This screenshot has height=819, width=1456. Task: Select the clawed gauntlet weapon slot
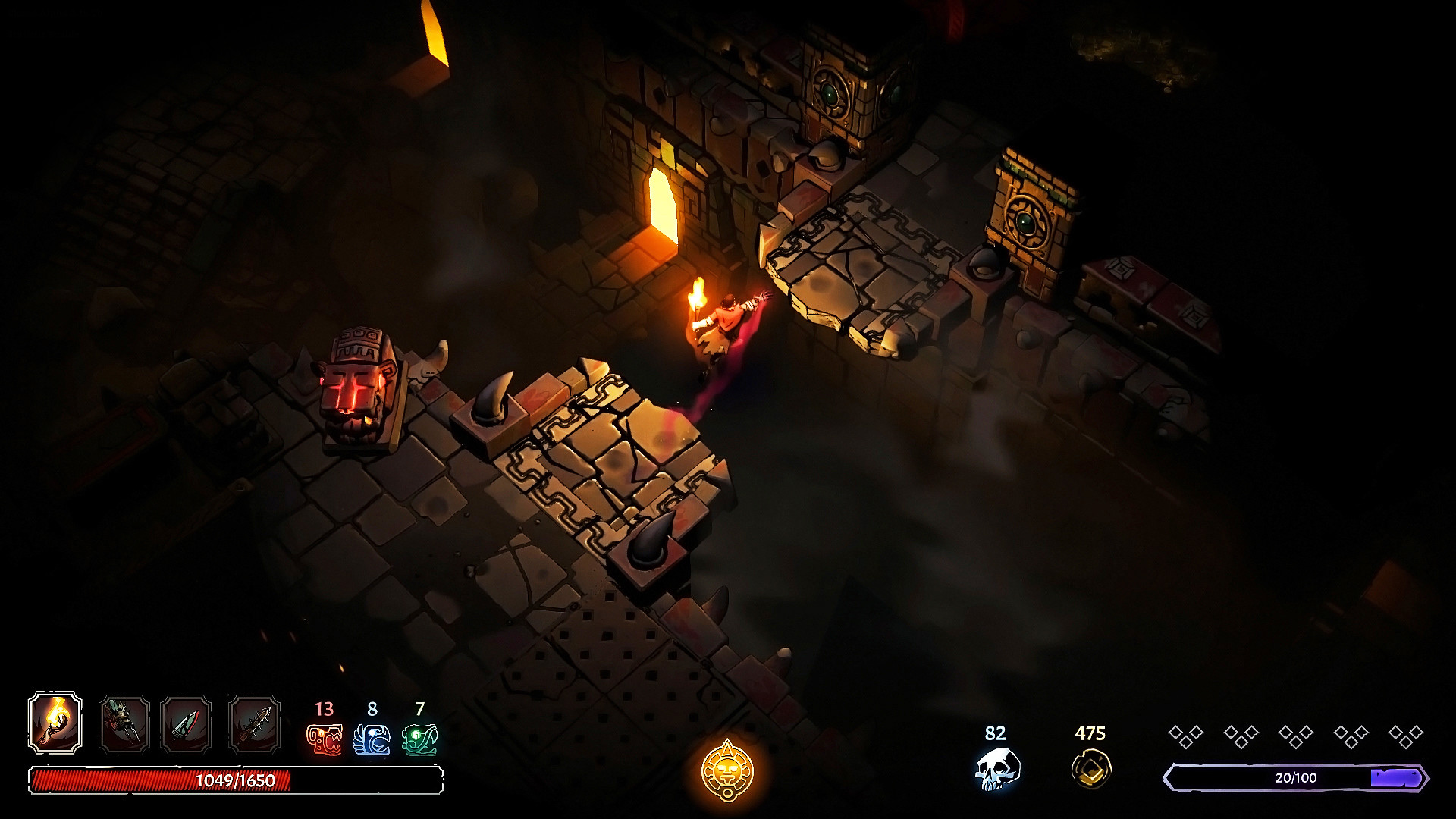[124, 725]
